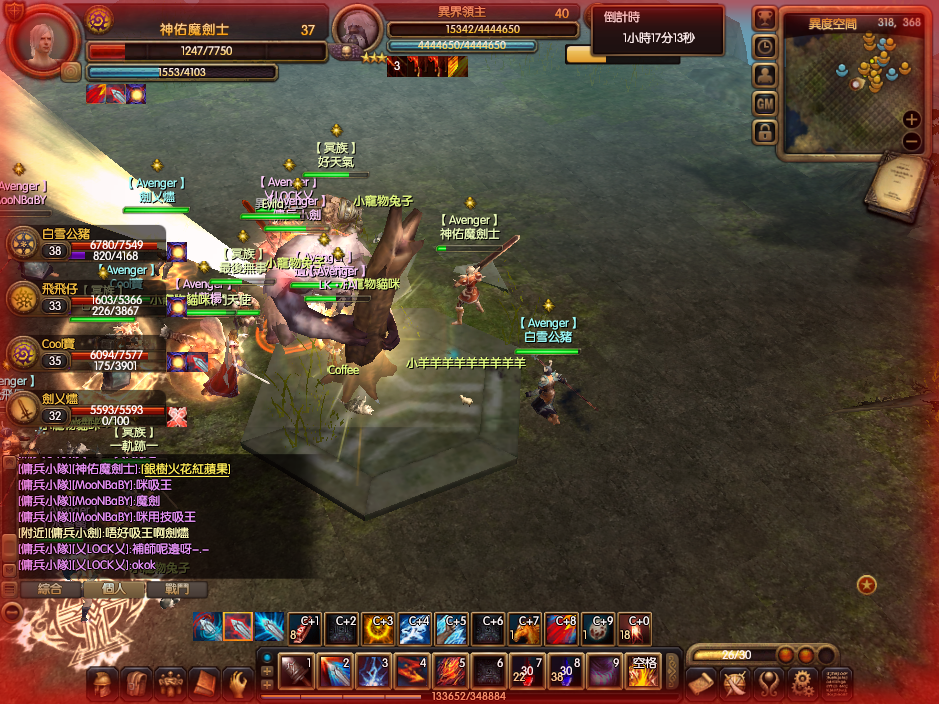Toggle the padlock lock button
This screenshot has width=939, height=704.
(x=765, y=131)
